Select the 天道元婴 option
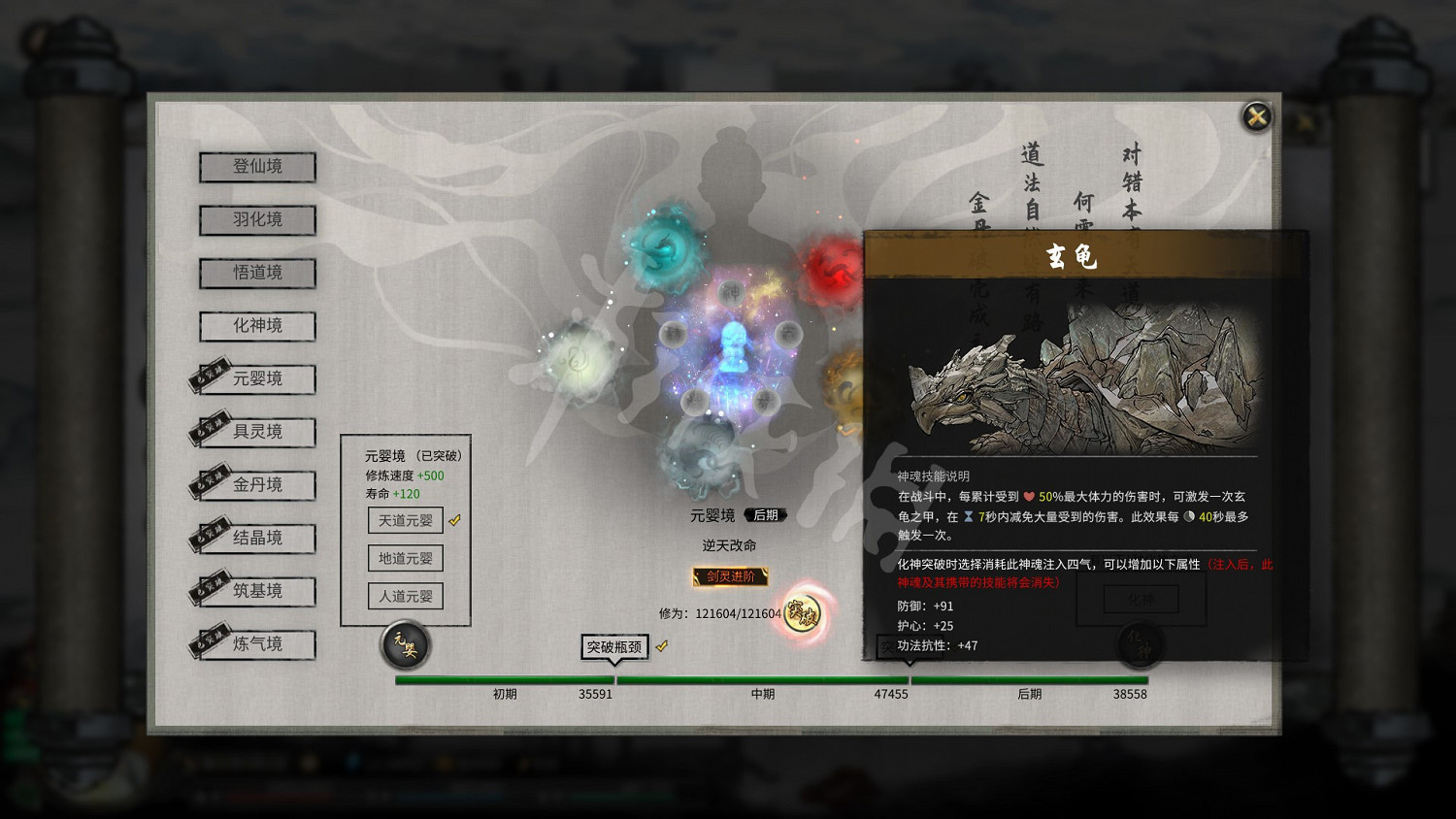1456x819 pixels. pyautogui.click(x=406, y=520)
